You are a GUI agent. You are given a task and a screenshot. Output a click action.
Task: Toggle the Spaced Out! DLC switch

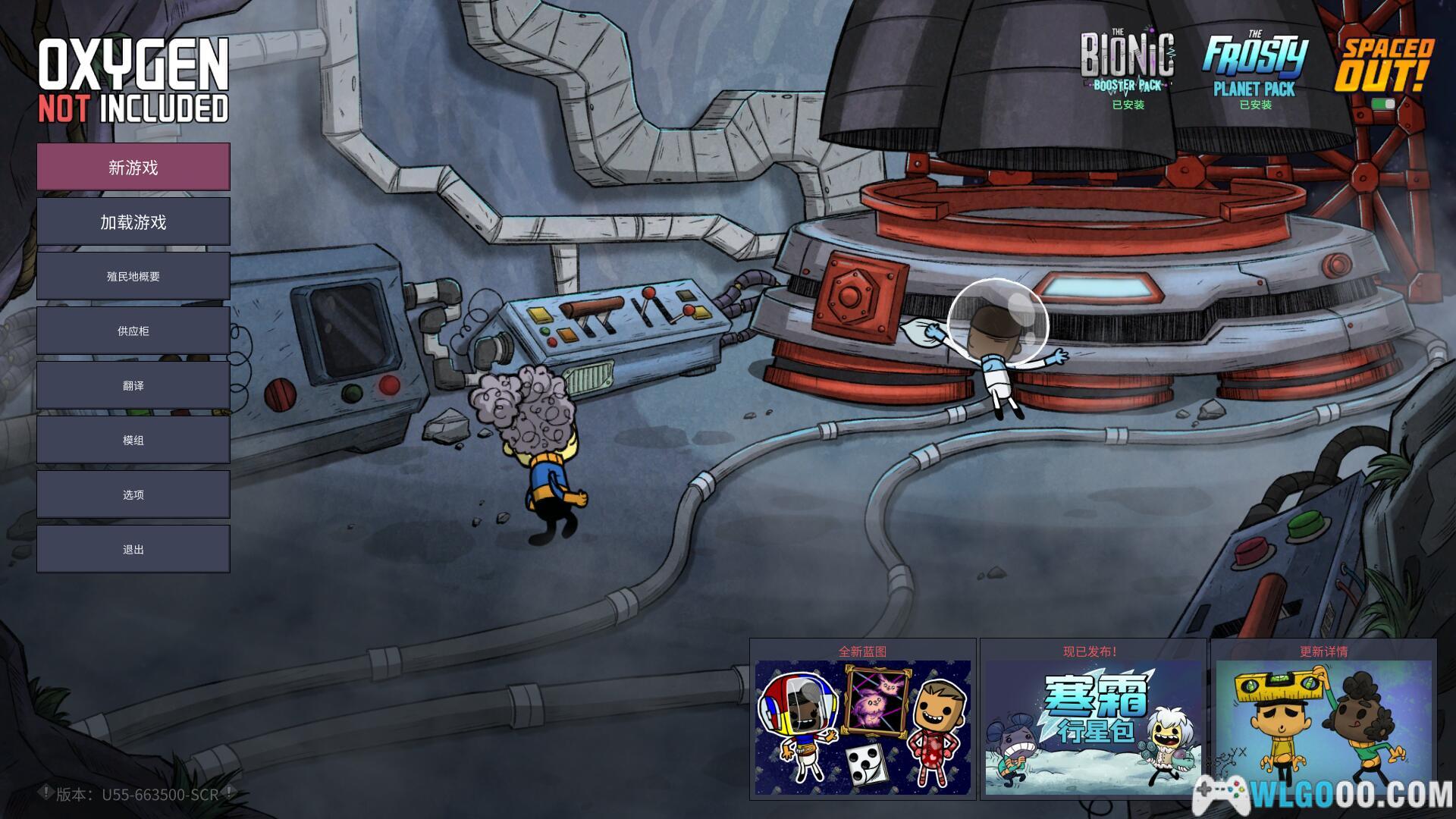(x=1383, y=104)
